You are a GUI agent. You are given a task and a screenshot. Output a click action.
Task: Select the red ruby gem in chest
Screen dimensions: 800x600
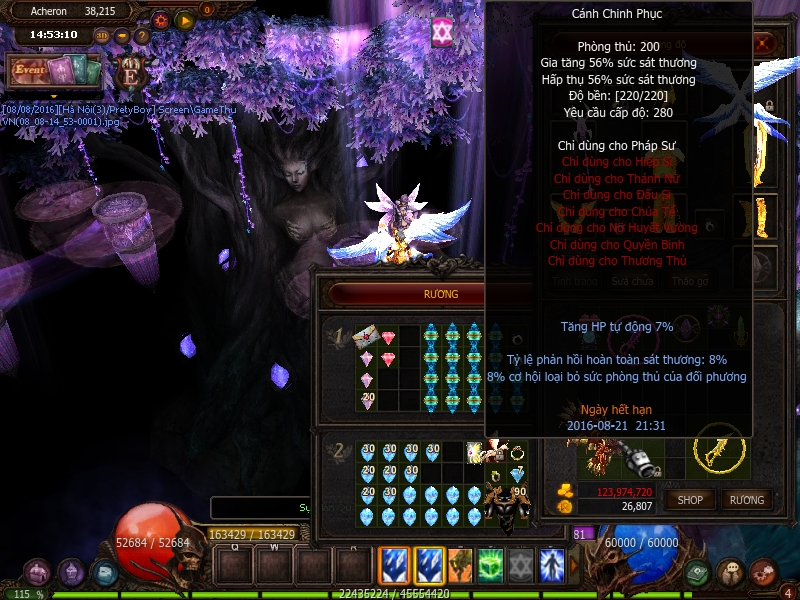coord(388,337)
